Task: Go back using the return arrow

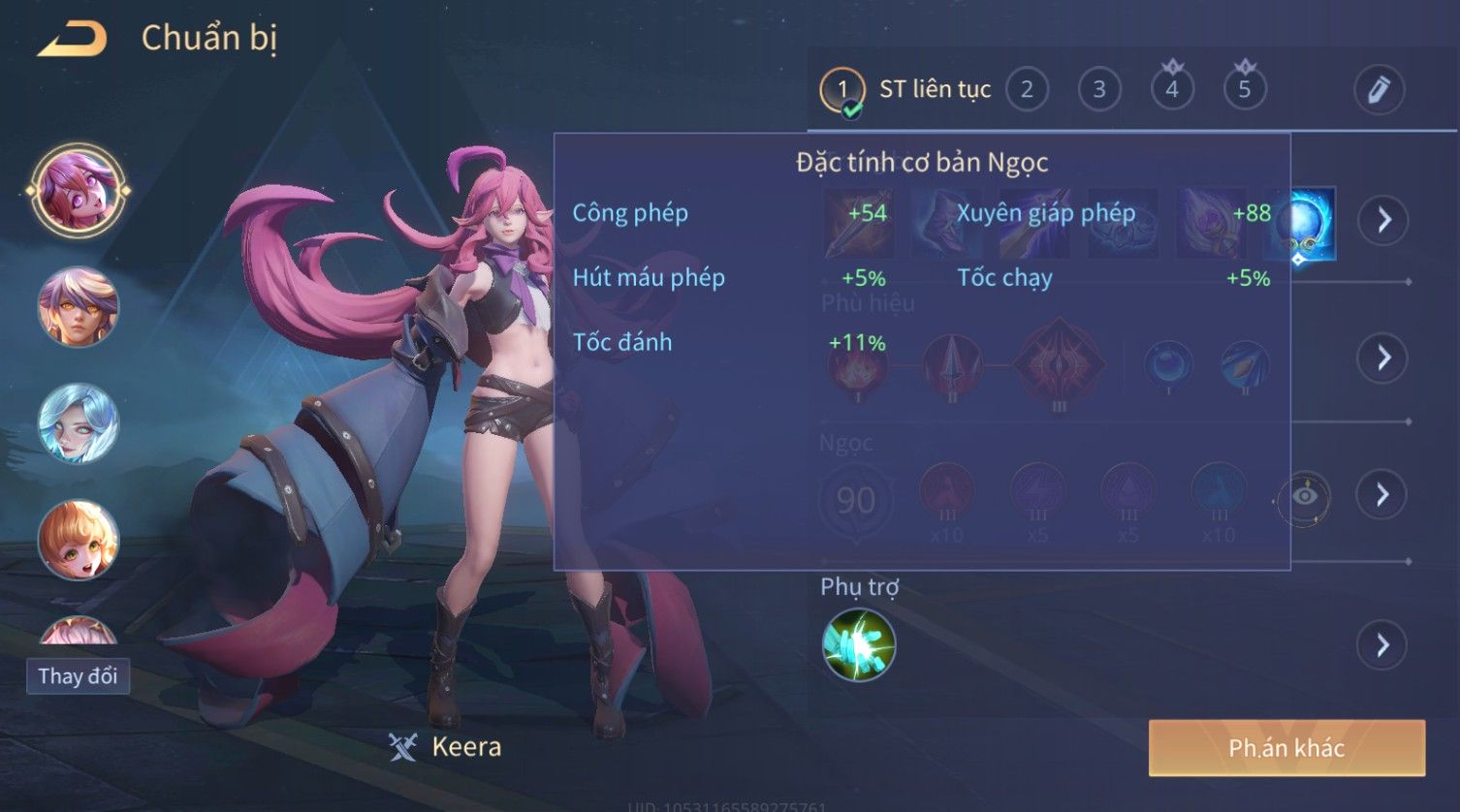Action: 72,39
